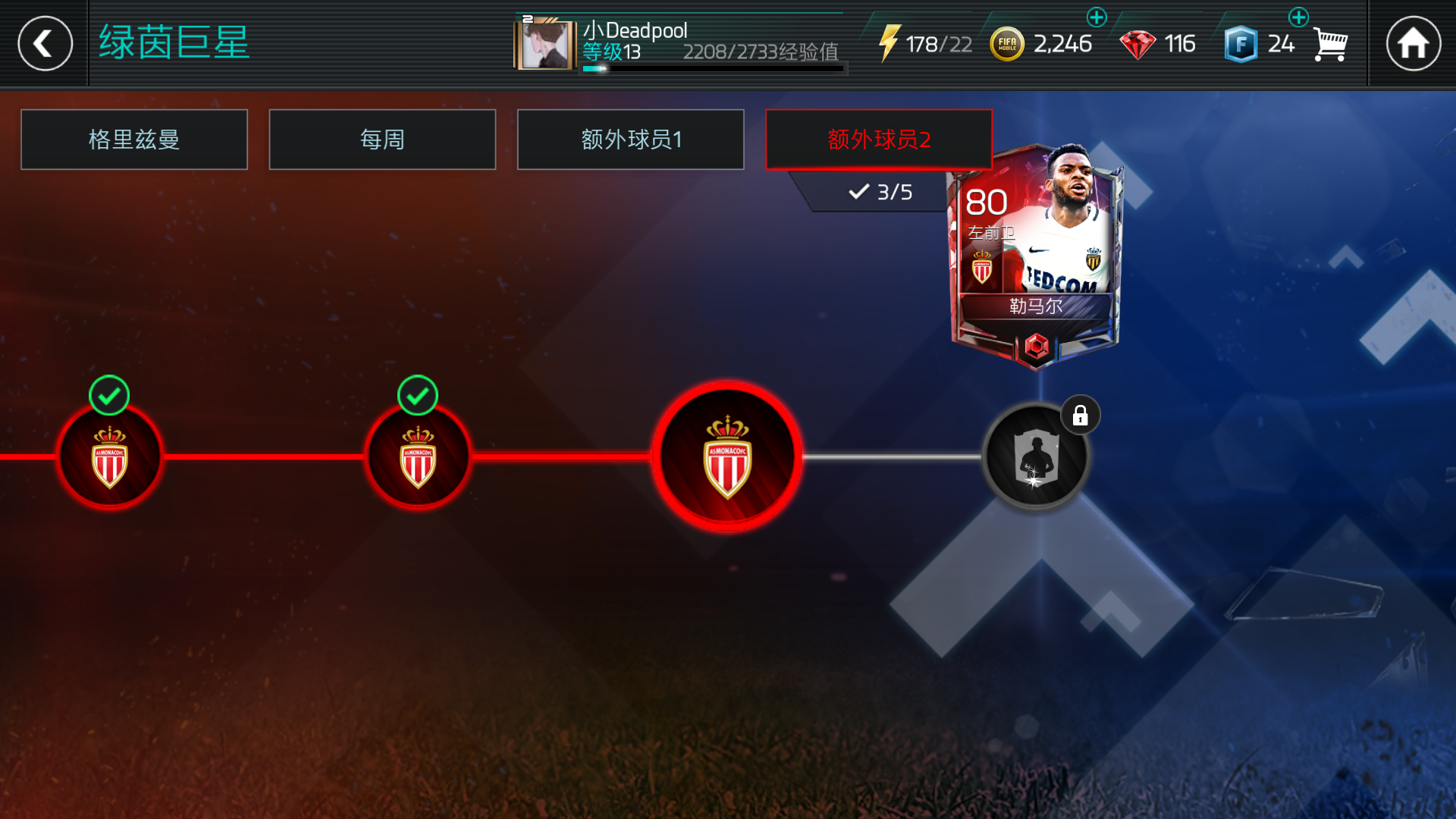This screenshot has height=819, width=1456.
Task: View the 勒马尔 player card
Action: [1039, 250]
